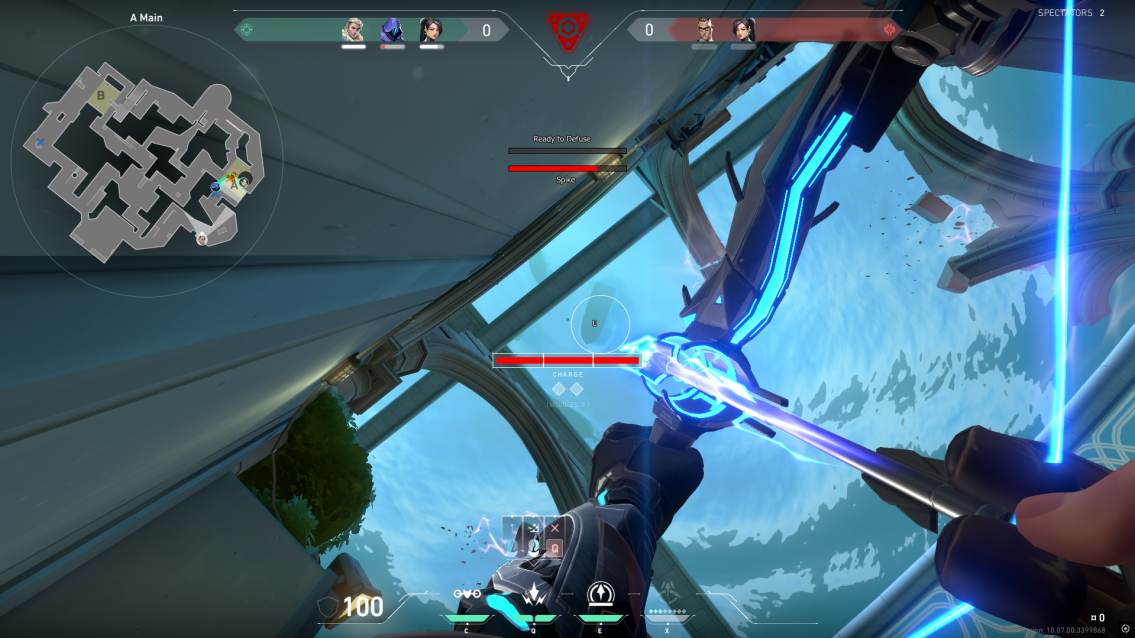Select the B site marker on minimap
Image resolution: width=1135 pixels, height=638 pixels.
pyautogui.click(x=101, y=96)
